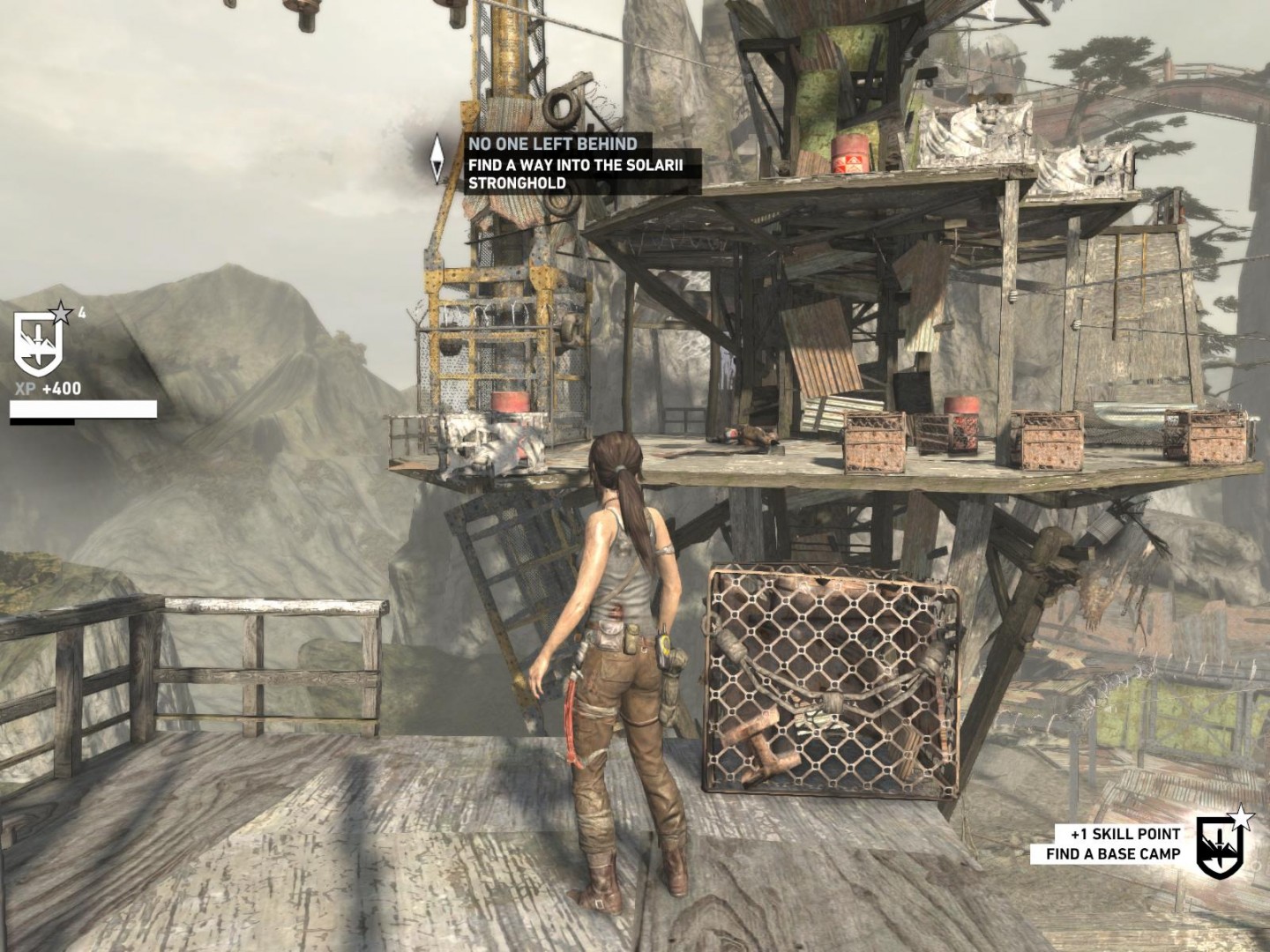The width and height of the screenshot is (1270, 952).
Task: Open the XP shield skill icon
Action: (39, 343)
